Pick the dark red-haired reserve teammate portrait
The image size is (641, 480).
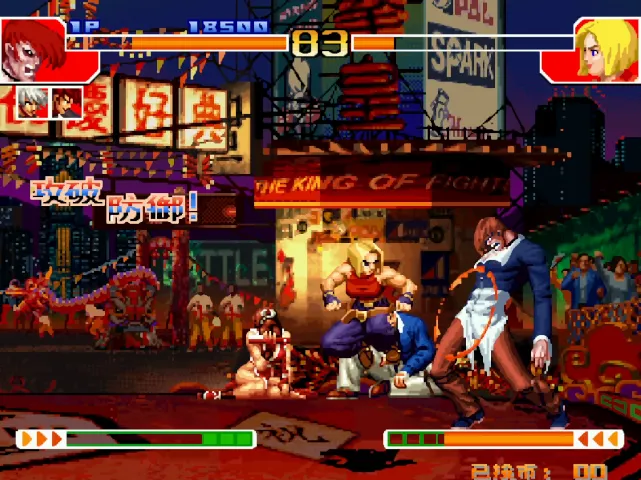click(x=67, y=101)
